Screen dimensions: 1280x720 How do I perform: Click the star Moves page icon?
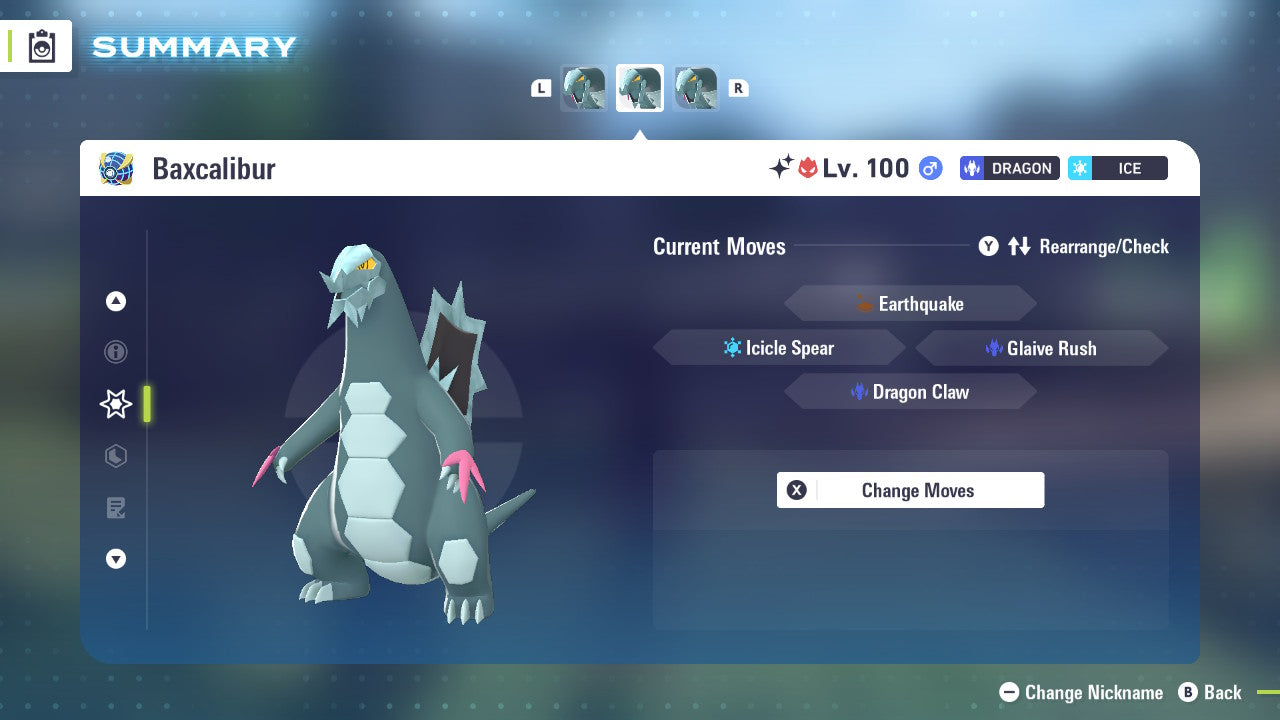(x=115, y=404)
